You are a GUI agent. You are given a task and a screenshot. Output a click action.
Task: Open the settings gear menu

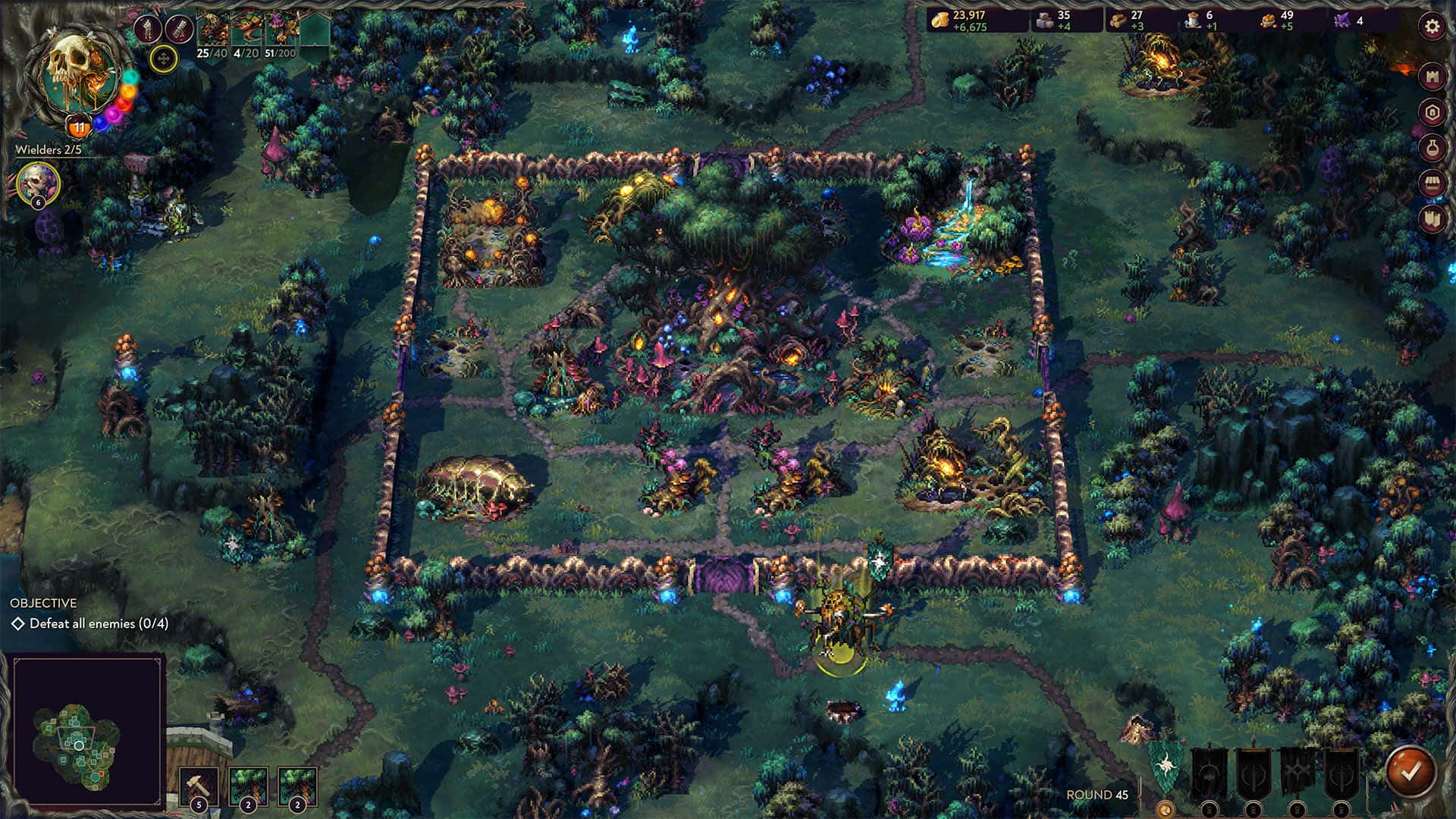point(1431,27)
